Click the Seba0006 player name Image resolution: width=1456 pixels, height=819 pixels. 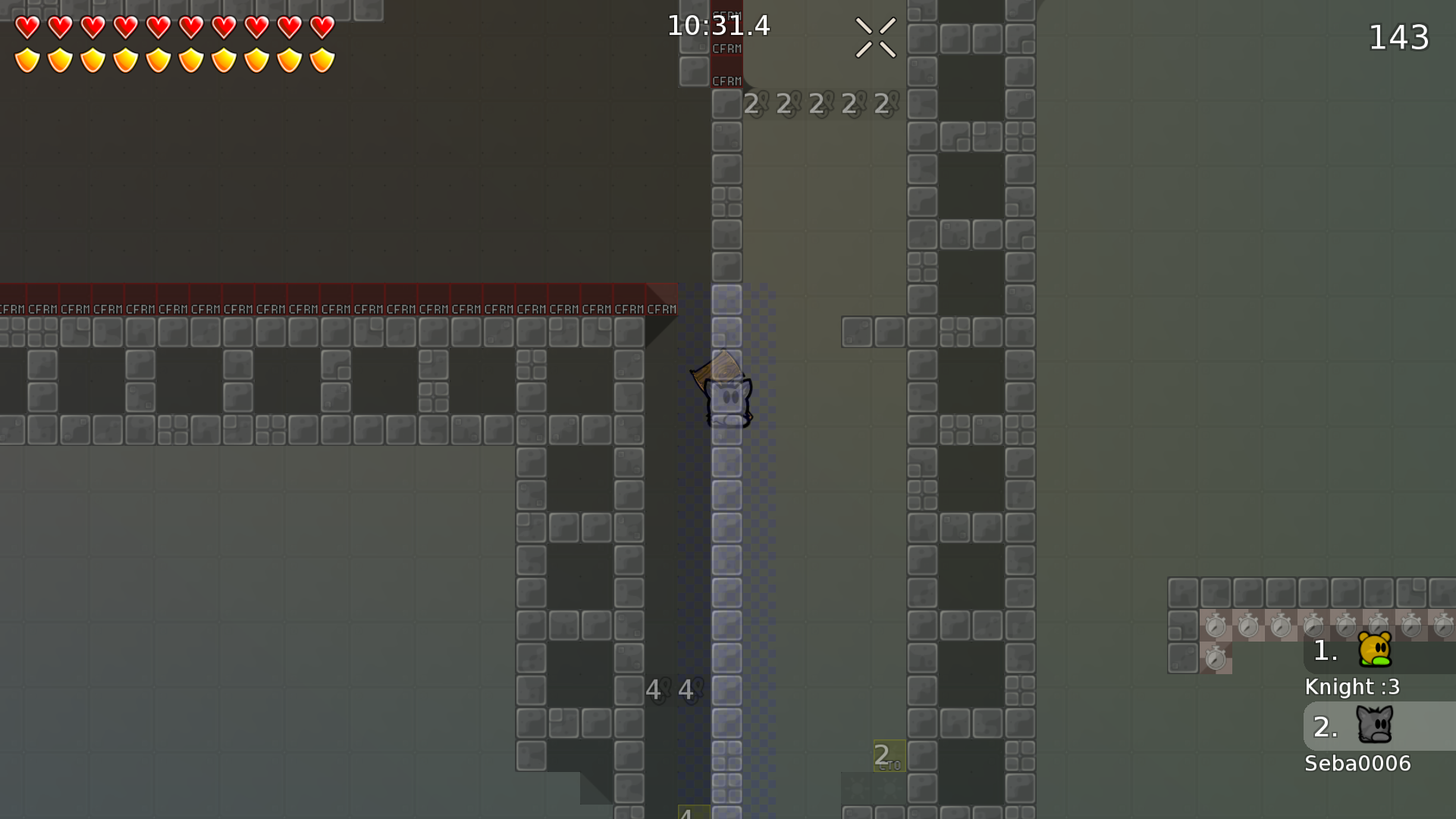pos(1357,764)
